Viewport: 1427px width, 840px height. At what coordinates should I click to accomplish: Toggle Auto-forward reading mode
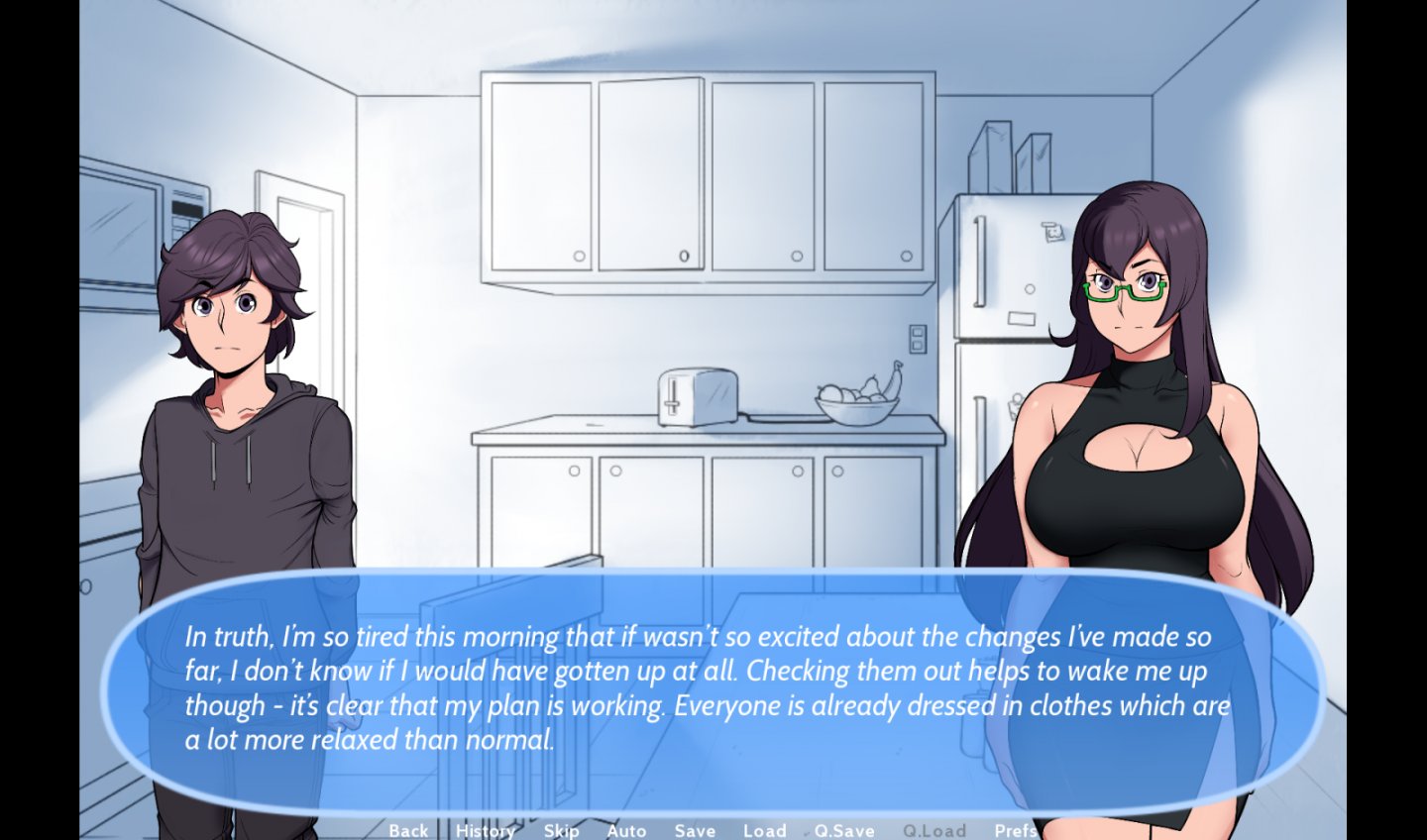(x=625, y=831)
